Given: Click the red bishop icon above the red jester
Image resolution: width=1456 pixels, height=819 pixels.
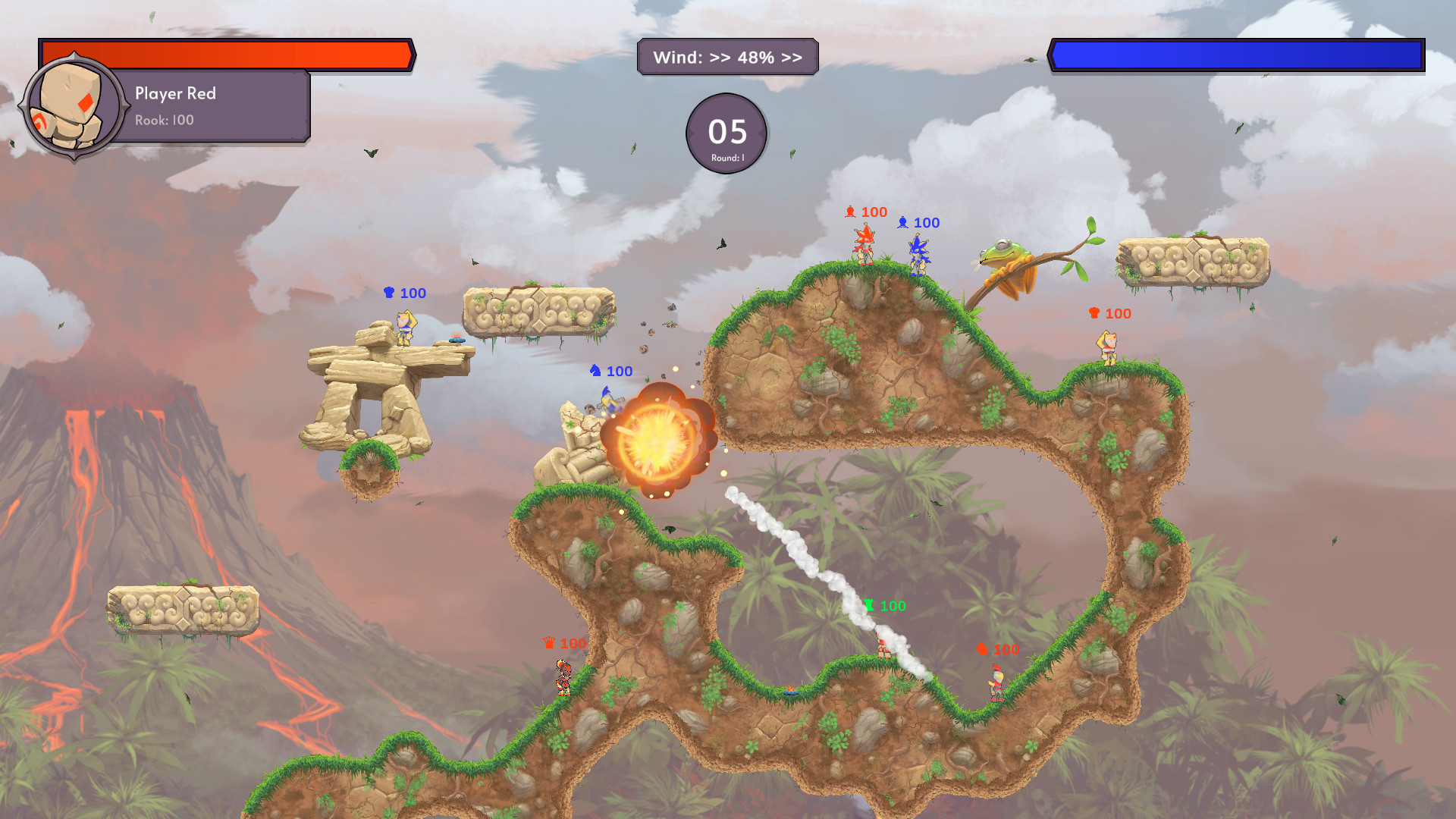Looking at the screenshot, I should [852, 211].
